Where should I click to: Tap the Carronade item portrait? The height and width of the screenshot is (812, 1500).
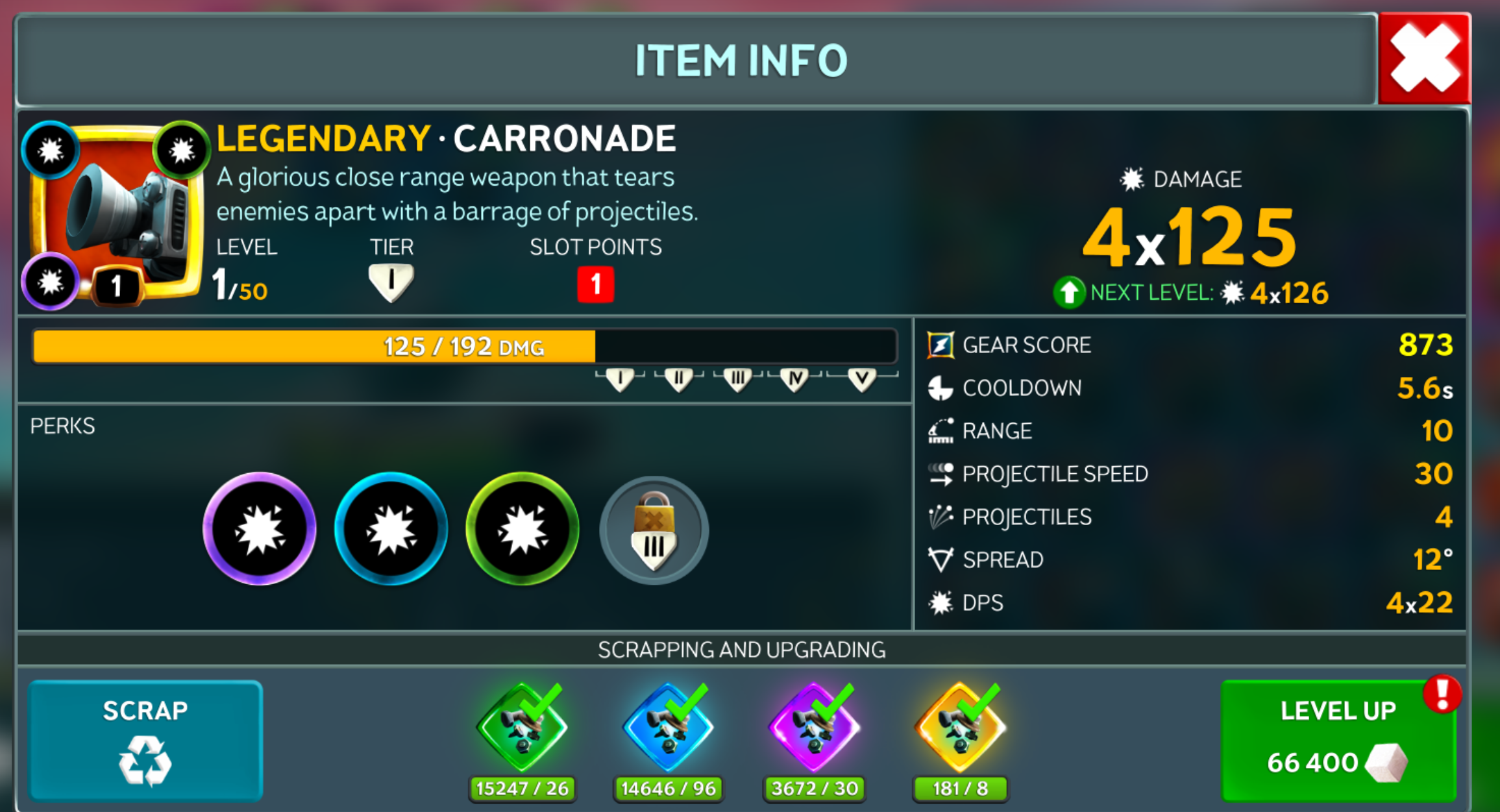117,211
